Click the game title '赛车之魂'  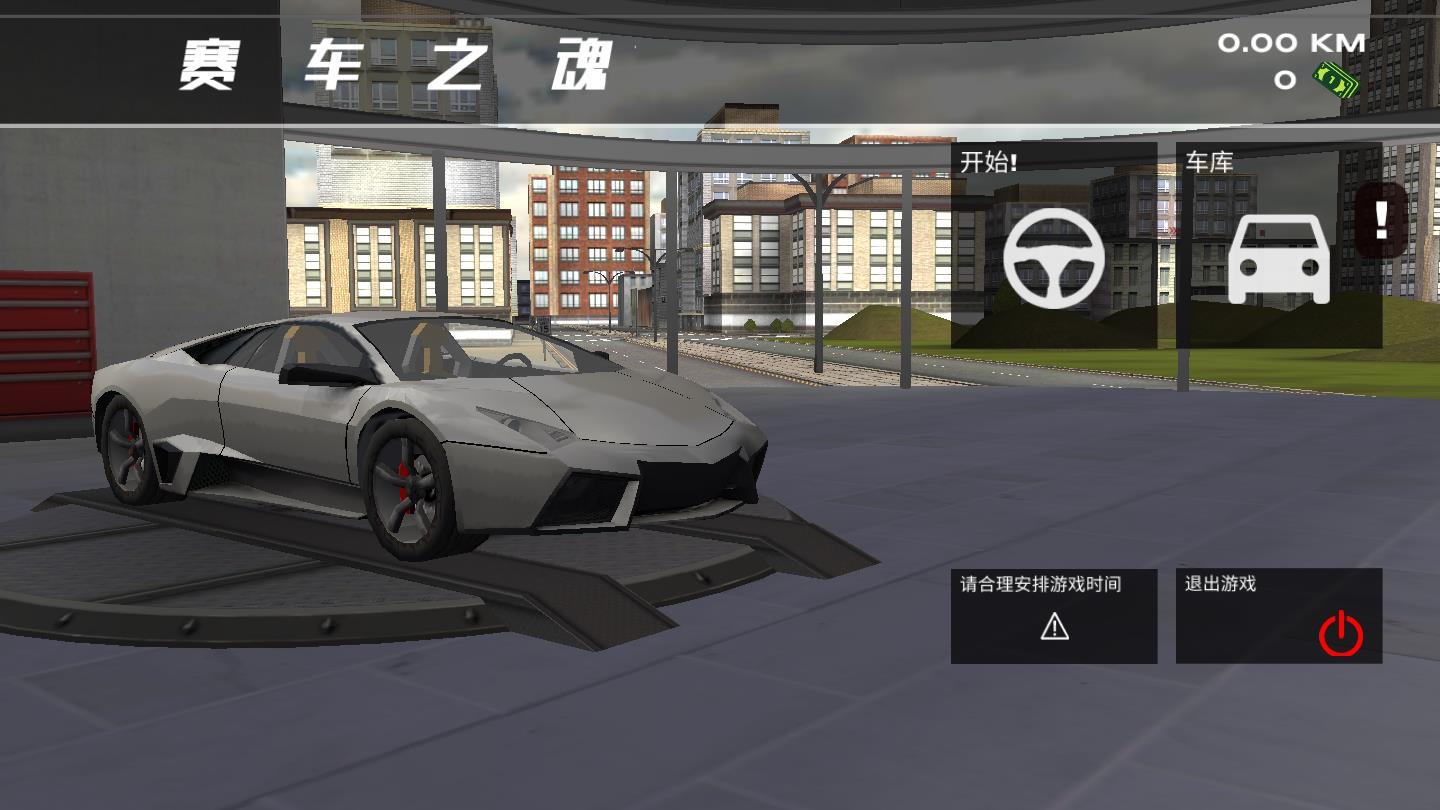click(390, 62)
